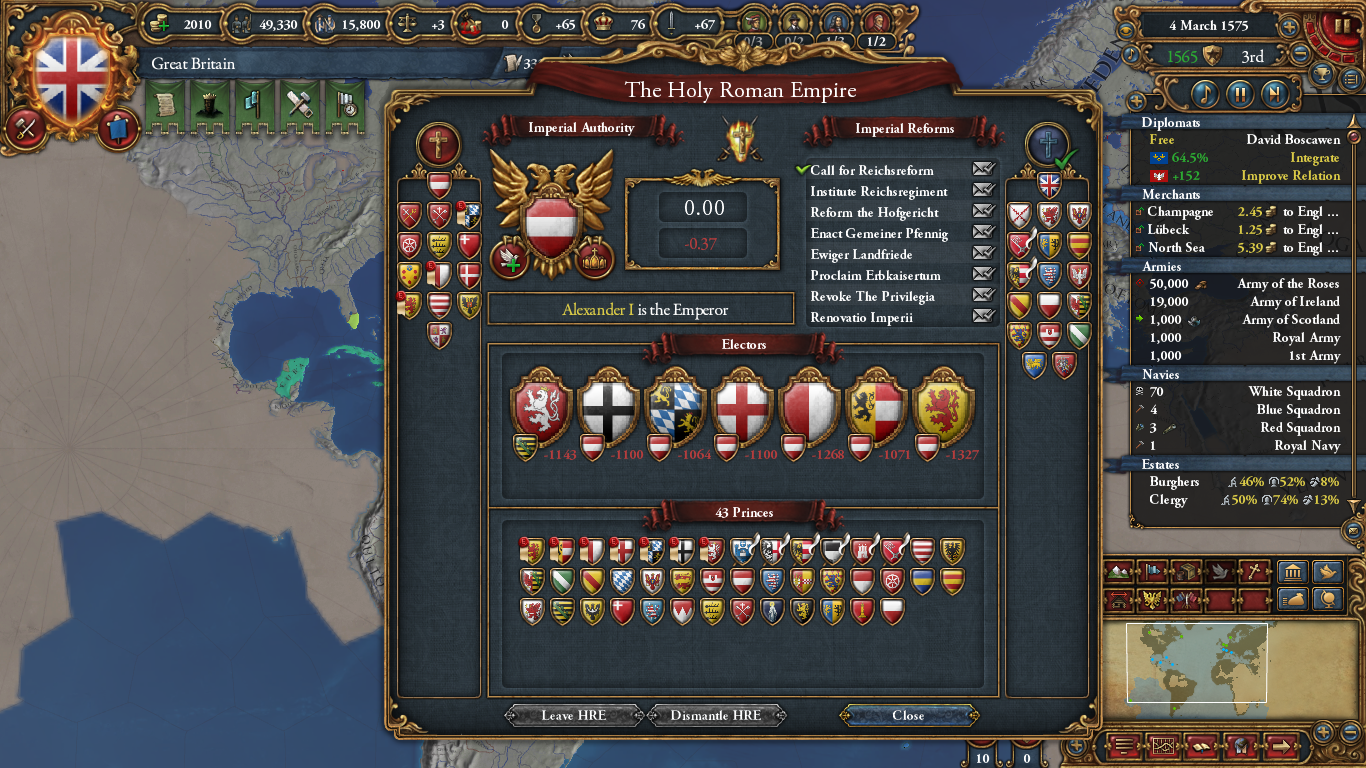The width and height of the screenshot is (1366, 768).
Task: Open the money bag ledger icon
Action: click(x=1293, y=600)
